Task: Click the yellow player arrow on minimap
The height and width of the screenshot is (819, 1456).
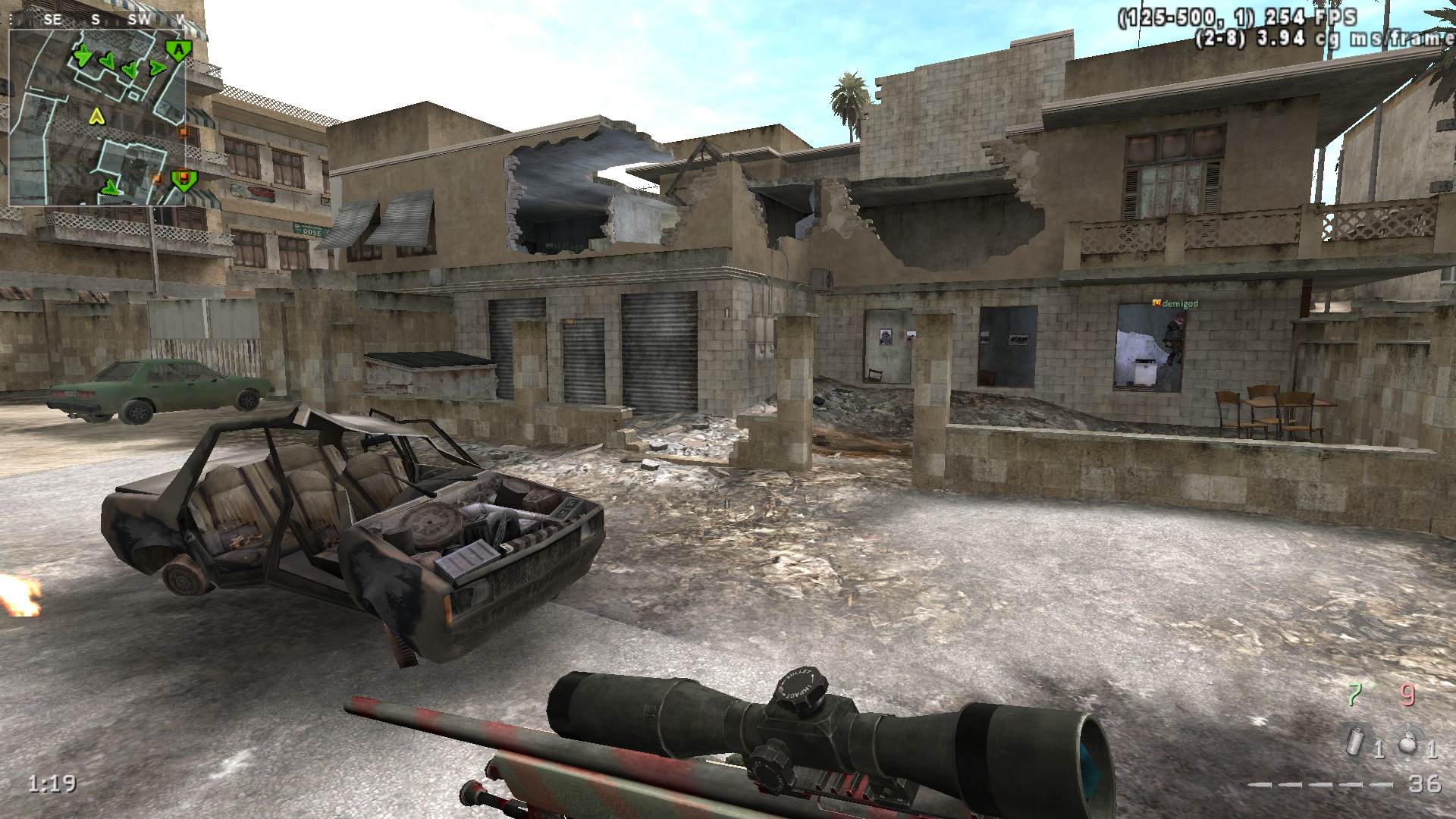Action: click(x=96, y=116)
